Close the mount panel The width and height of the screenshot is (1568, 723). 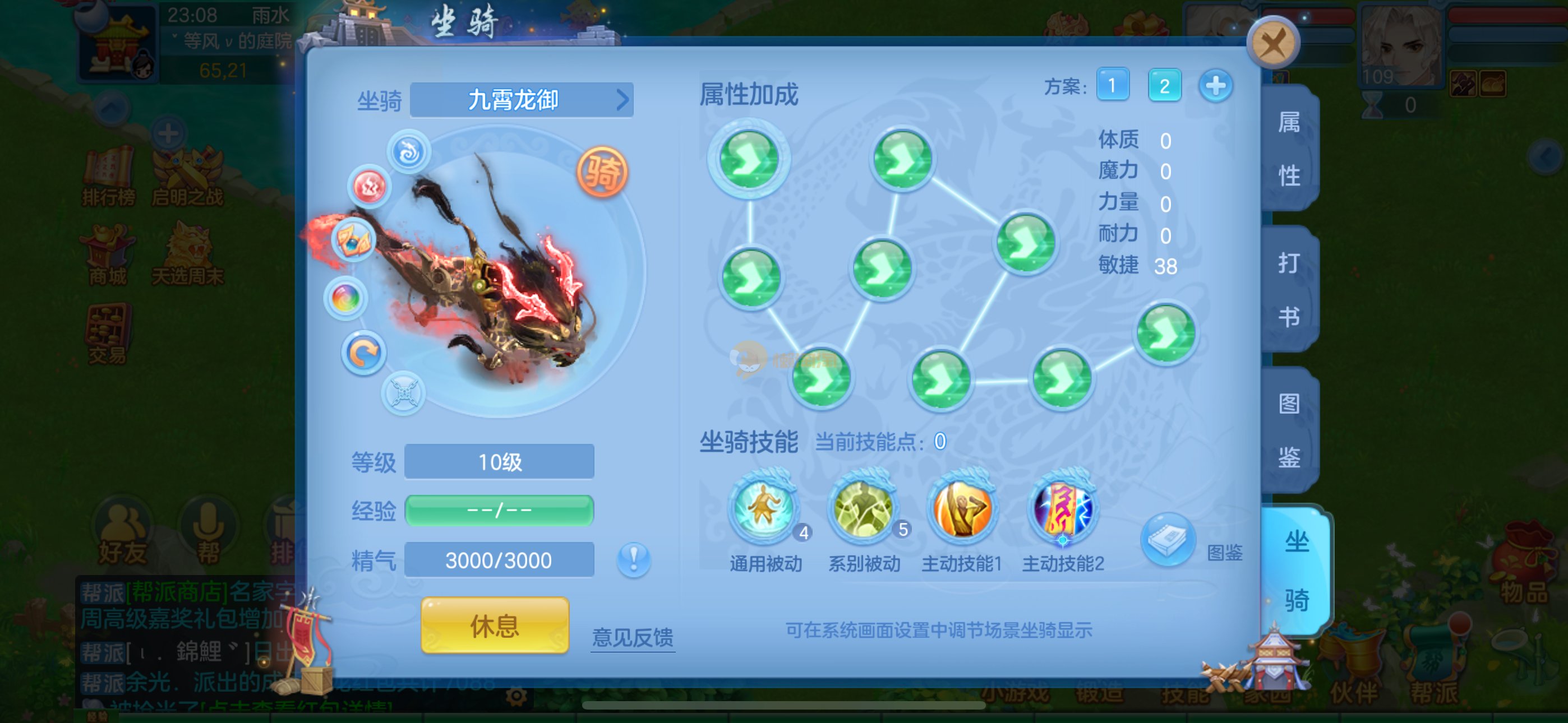coord(1273,44)
